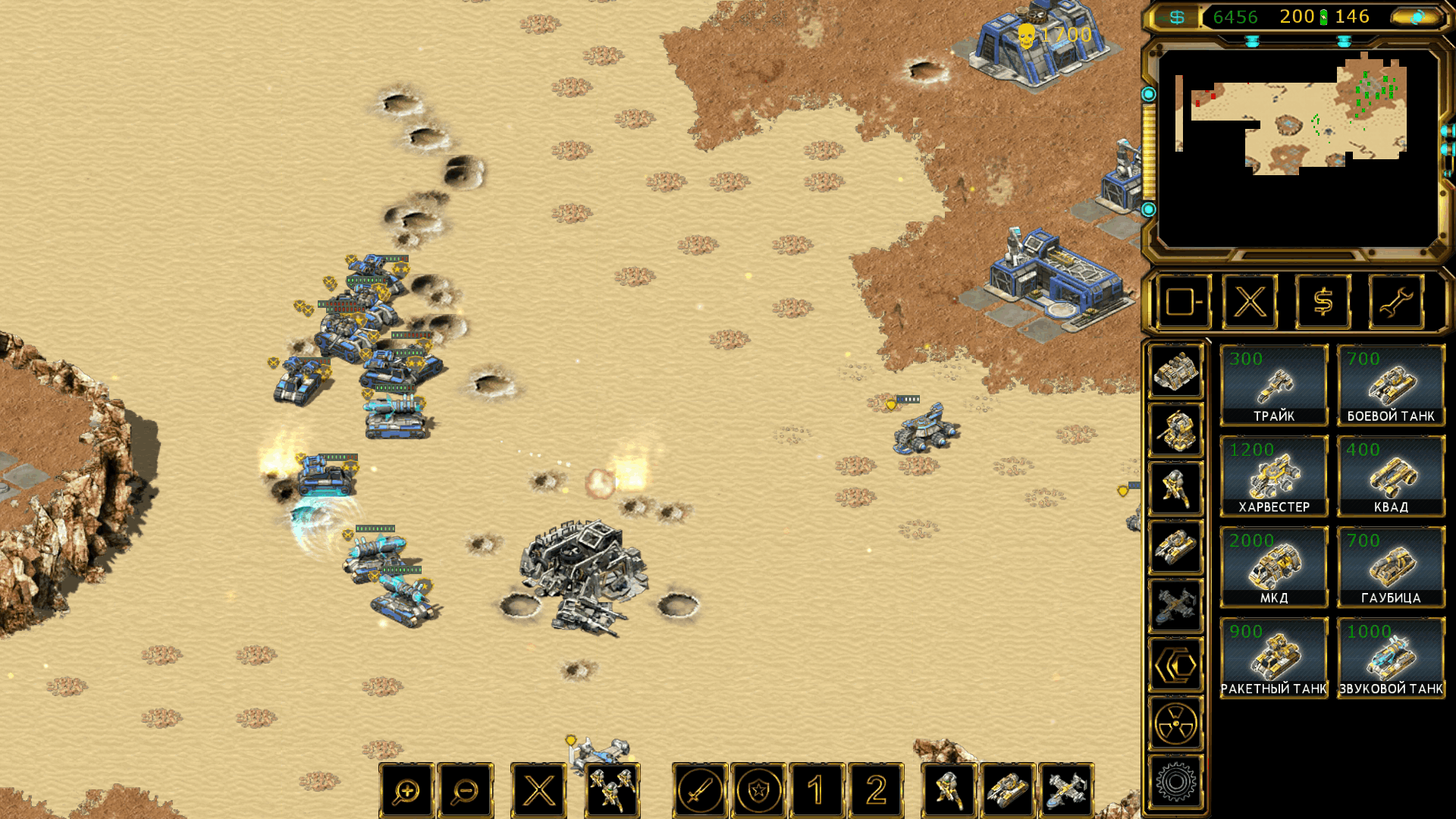Screen dimensions: 1456x819
Task: Build a Звуковой Танк
Action: (x=1391, y=658)
